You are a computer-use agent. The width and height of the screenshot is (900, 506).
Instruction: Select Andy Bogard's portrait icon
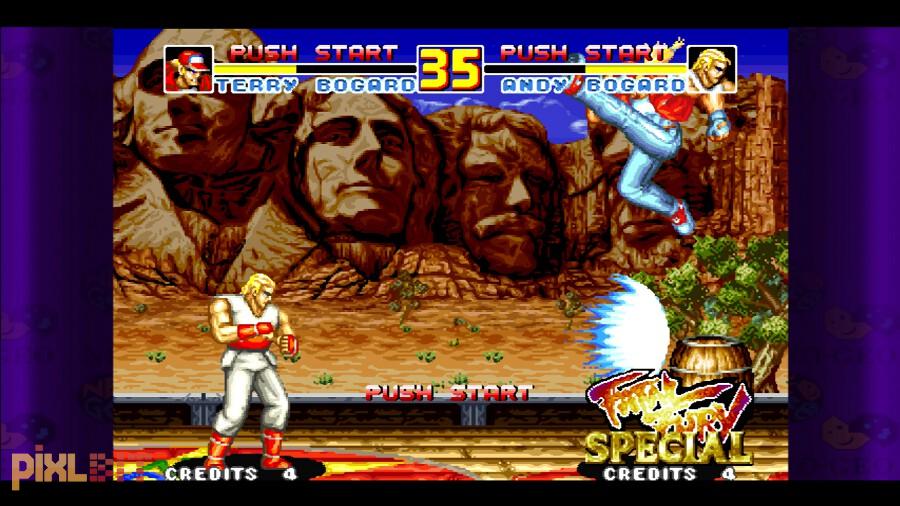tap(712, 69)
